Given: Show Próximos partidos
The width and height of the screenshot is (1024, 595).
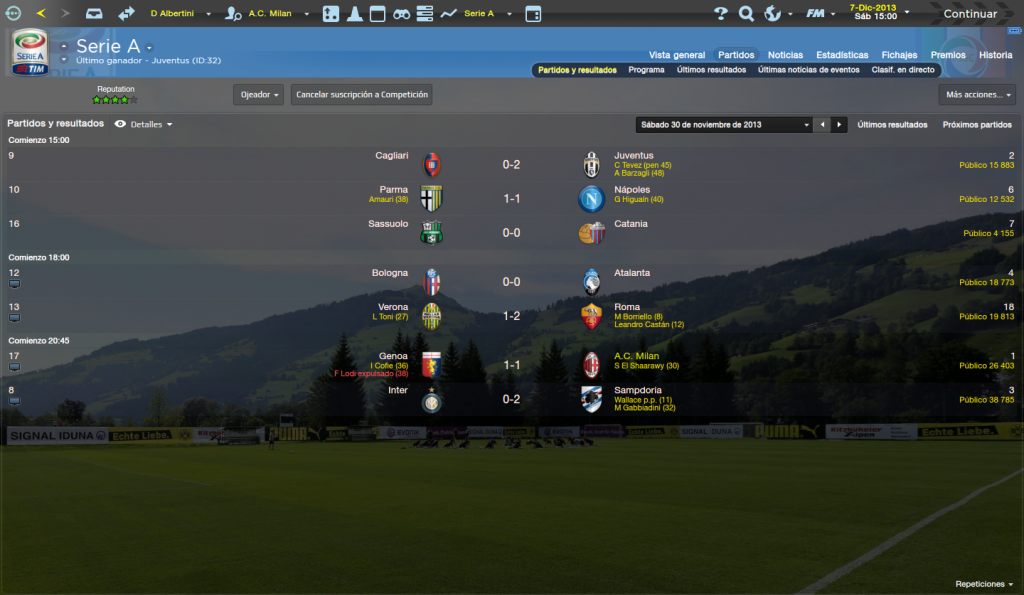Looking at the screenshot, I should point(977,125).
